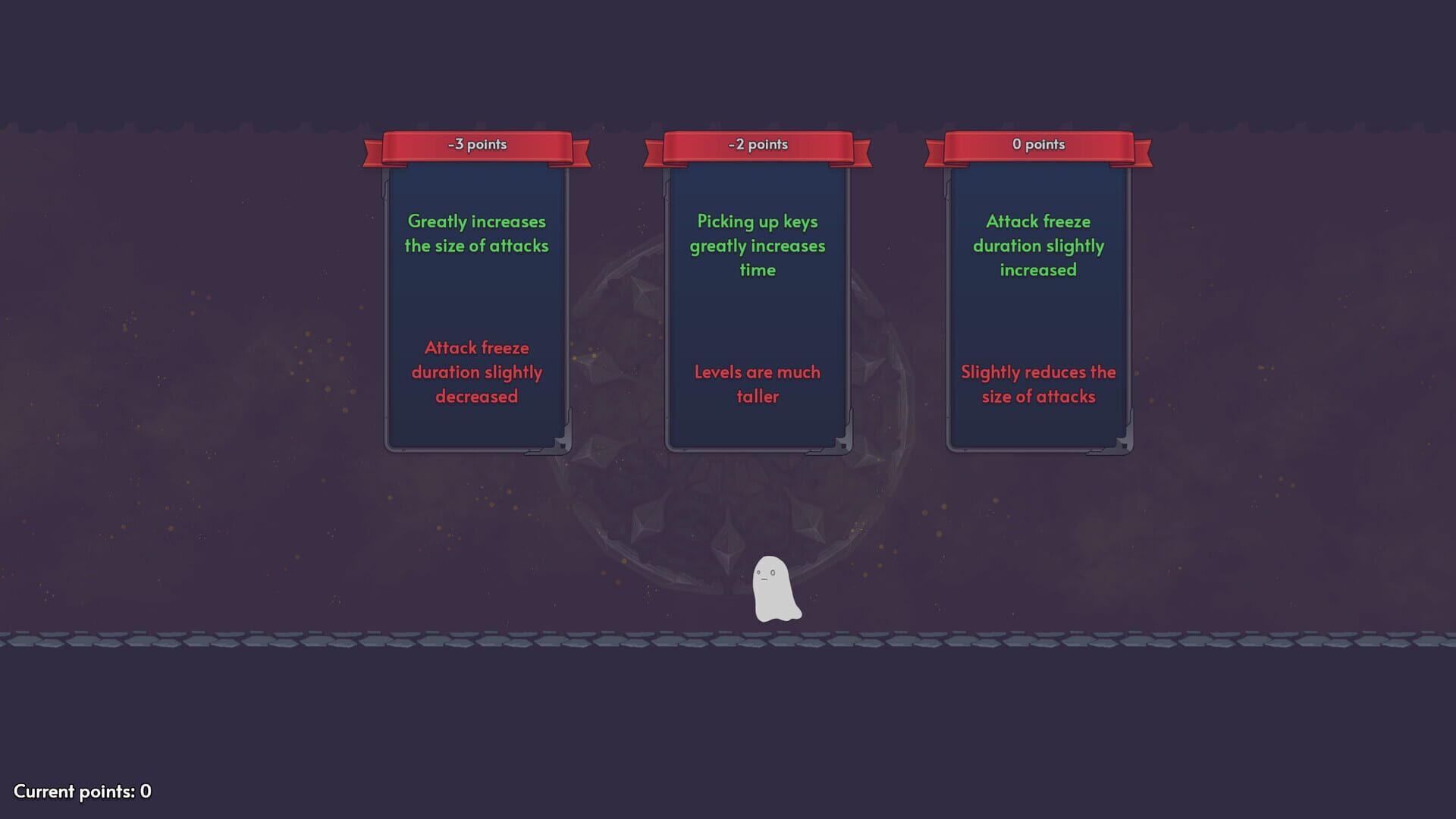
Task: Select the -2 points red ribbon banner
Action: [x=757, y=144]
